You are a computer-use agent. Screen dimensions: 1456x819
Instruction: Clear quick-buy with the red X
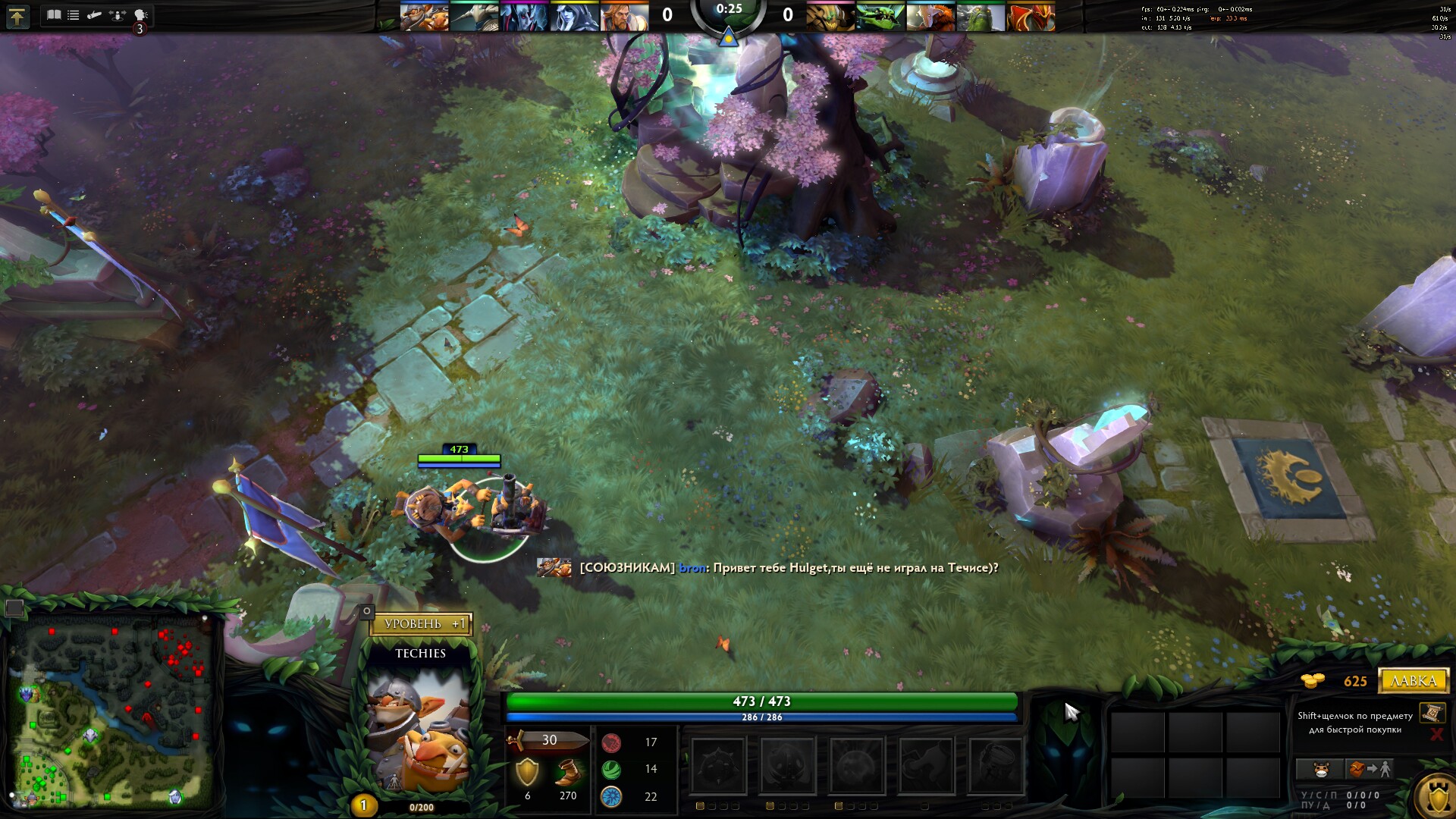coord(1436,733)
